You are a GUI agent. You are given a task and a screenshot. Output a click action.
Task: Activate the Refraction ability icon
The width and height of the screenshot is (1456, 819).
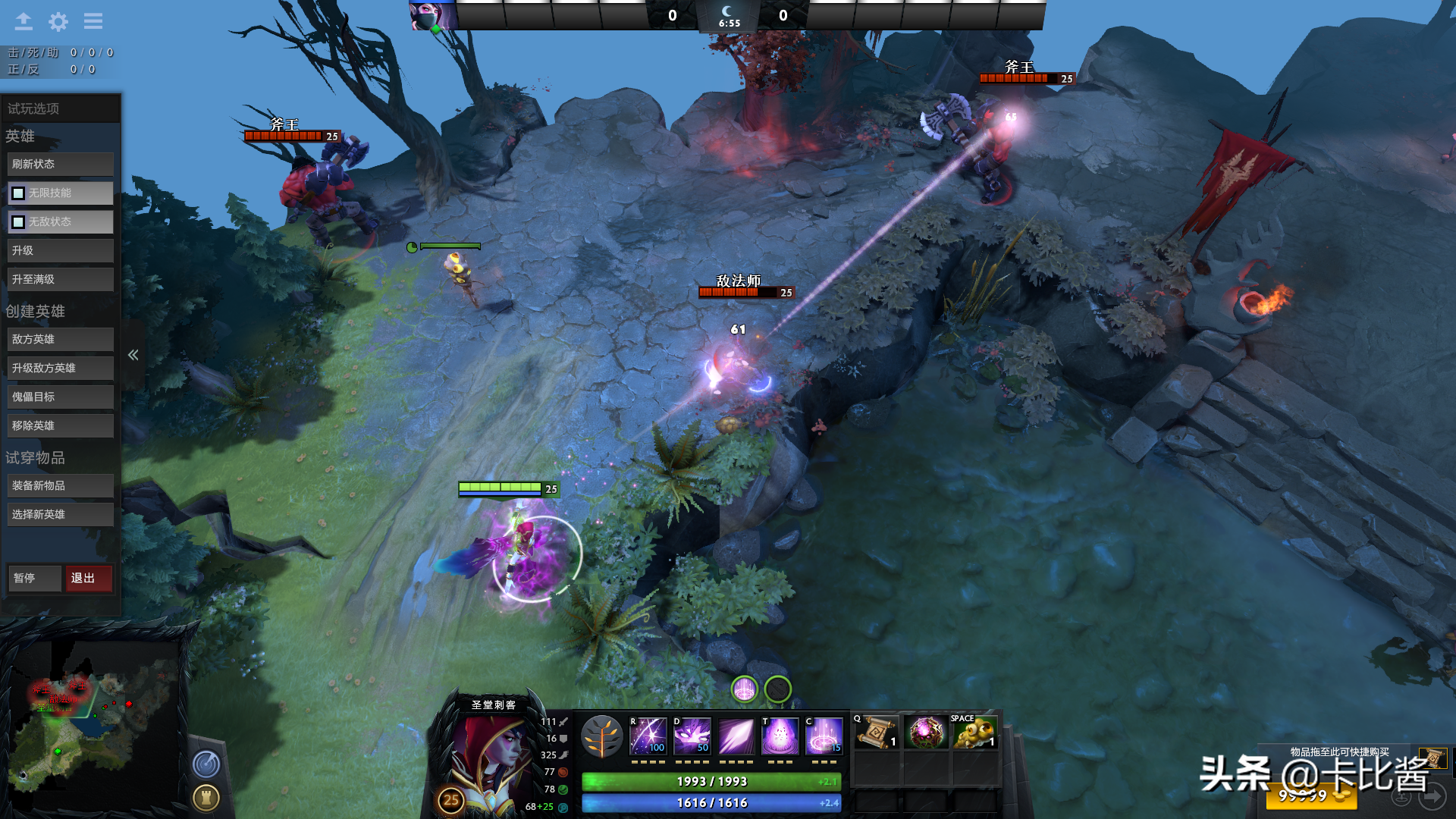click(x=648, y=736)
